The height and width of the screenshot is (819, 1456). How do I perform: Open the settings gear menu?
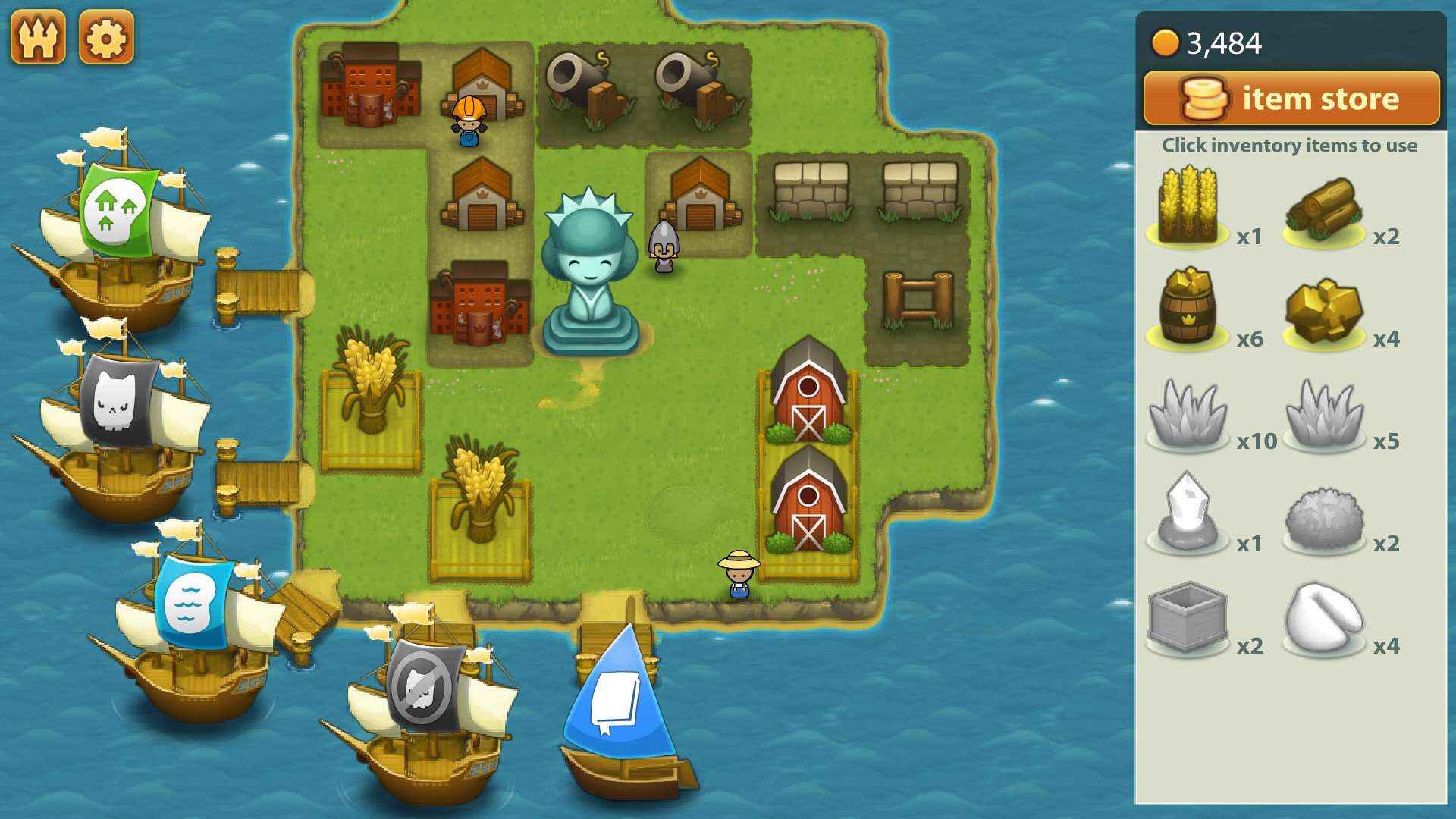[106, 38]
